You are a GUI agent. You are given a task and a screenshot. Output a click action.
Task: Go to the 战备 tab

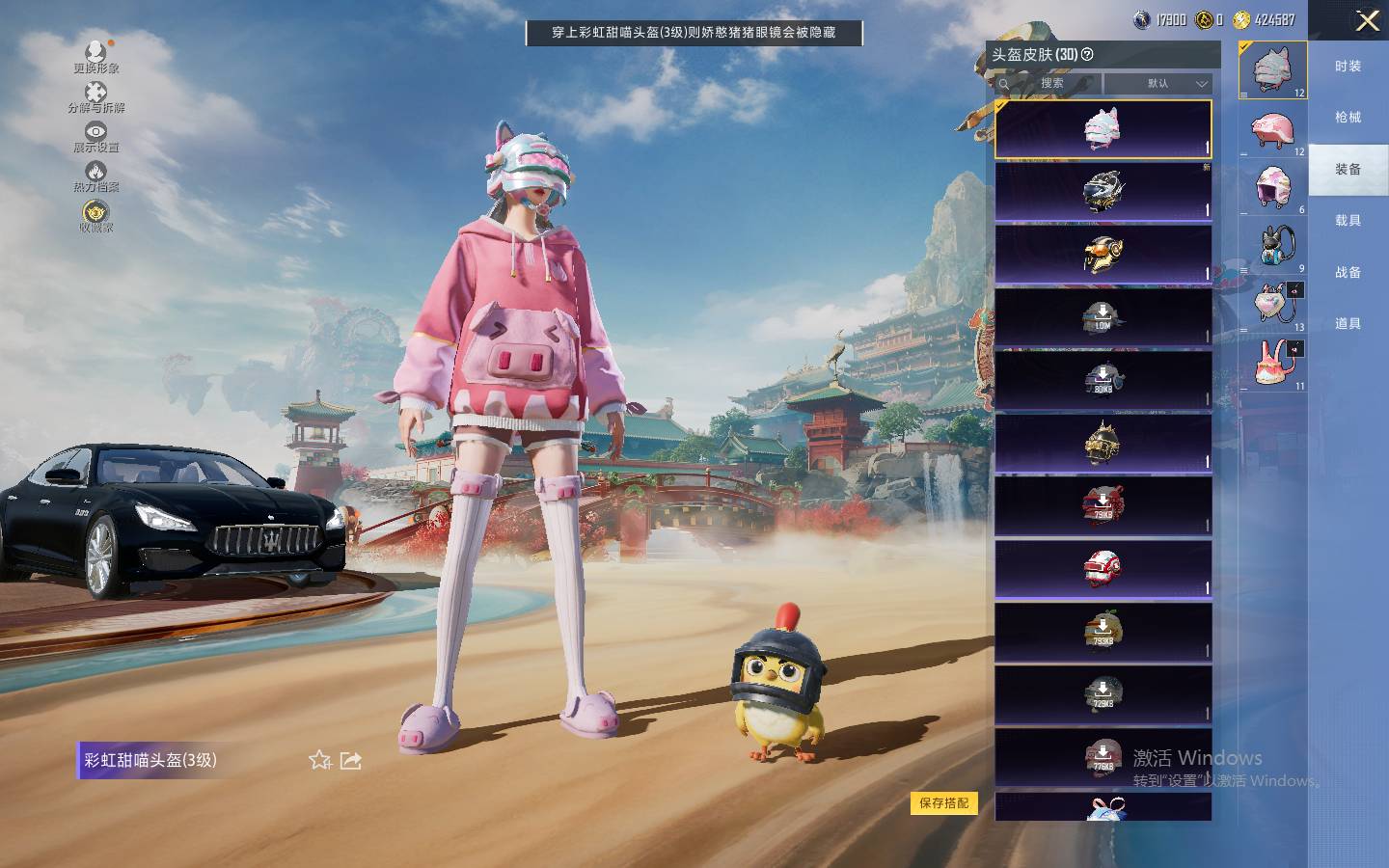pos(1348,273)
